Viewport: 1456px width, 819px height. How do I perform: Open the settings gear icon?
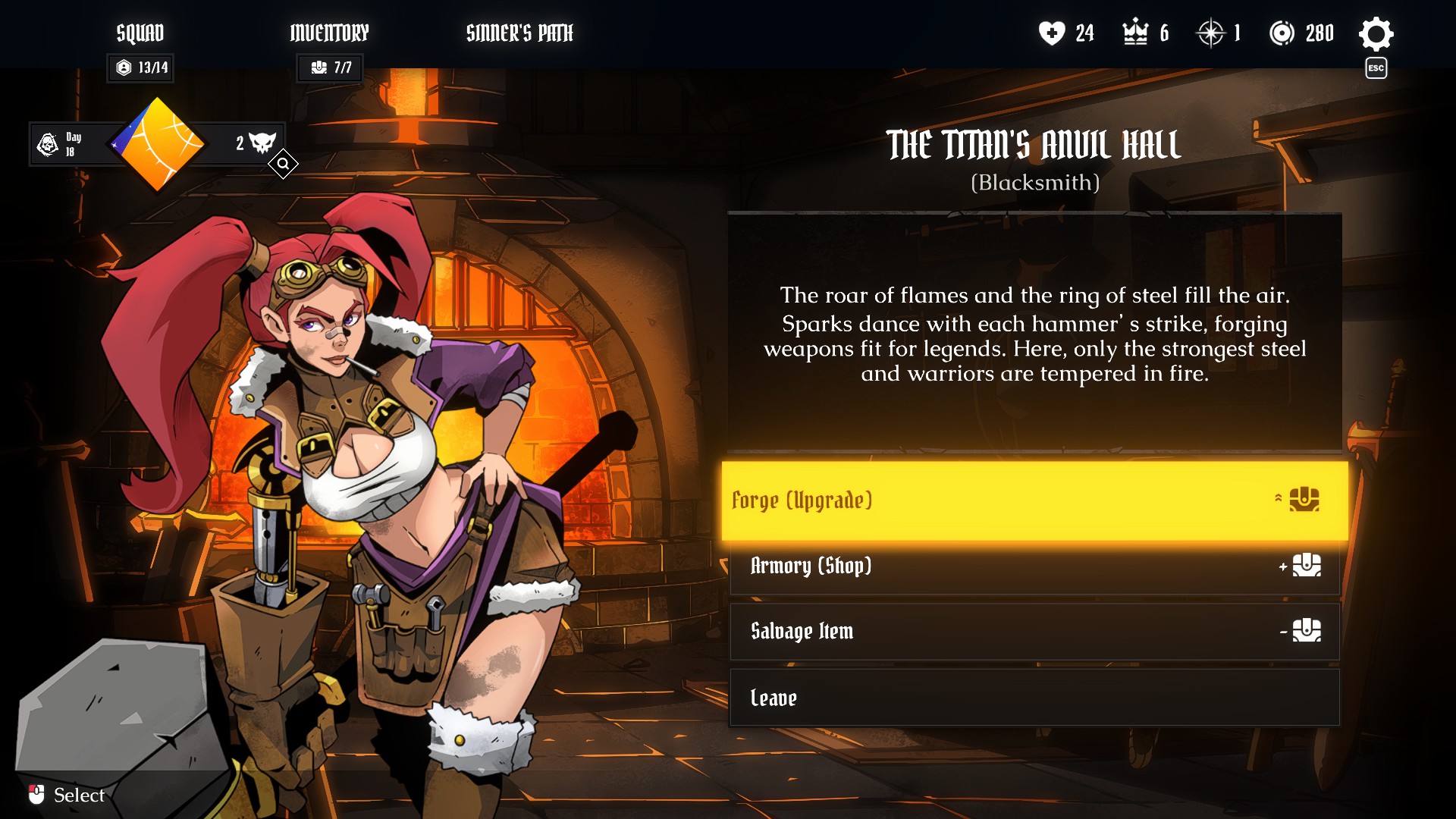pos(1376,33)
